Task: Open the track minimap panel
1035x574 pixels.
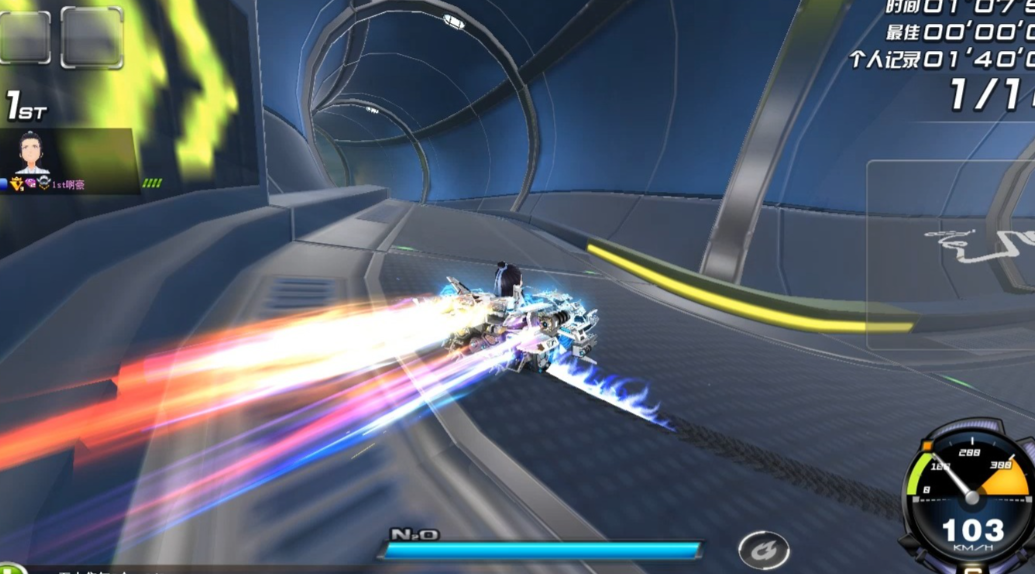Action: [950, 255]
